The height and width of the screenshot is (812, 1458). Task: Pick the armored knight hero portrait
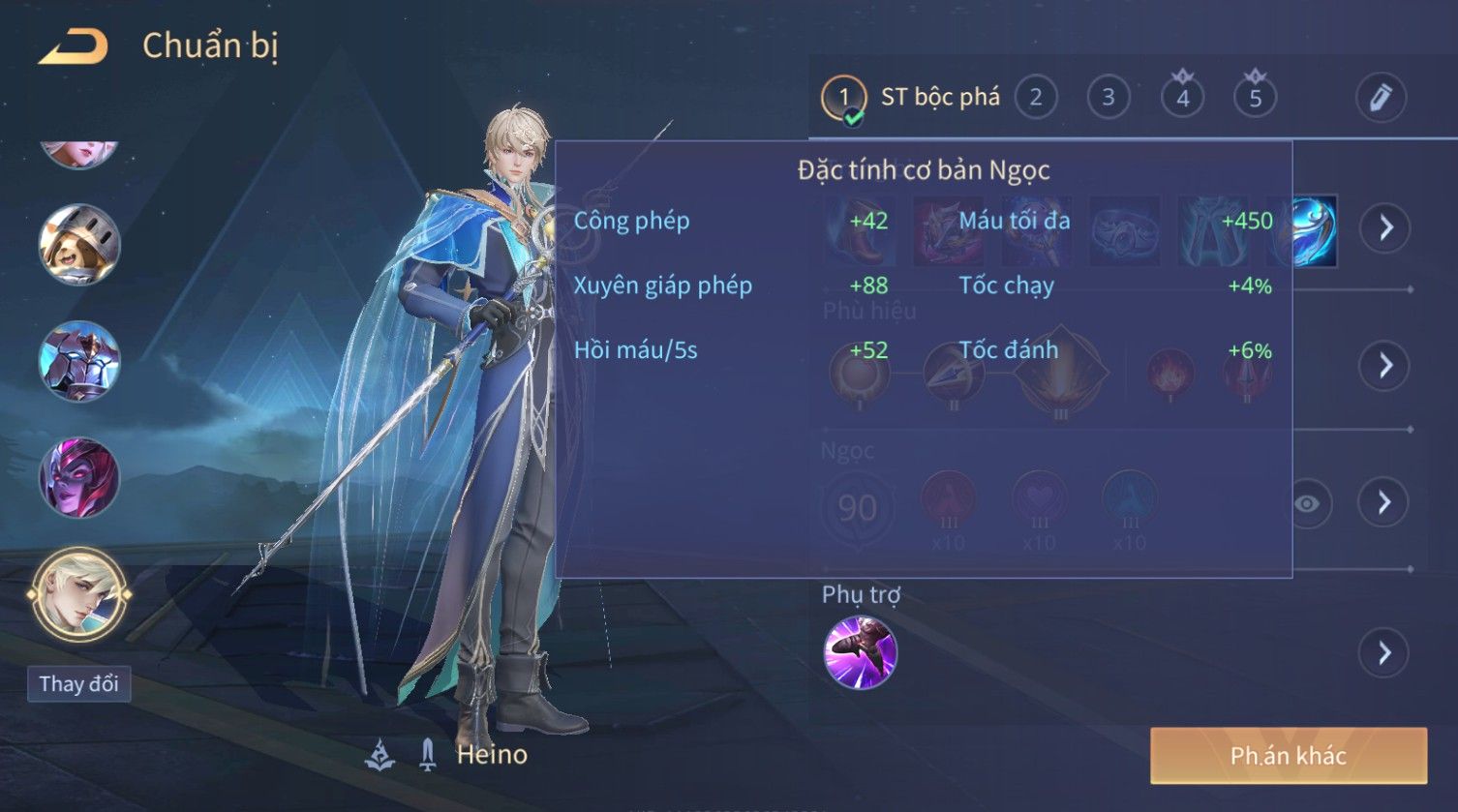[x=79, y=361]
